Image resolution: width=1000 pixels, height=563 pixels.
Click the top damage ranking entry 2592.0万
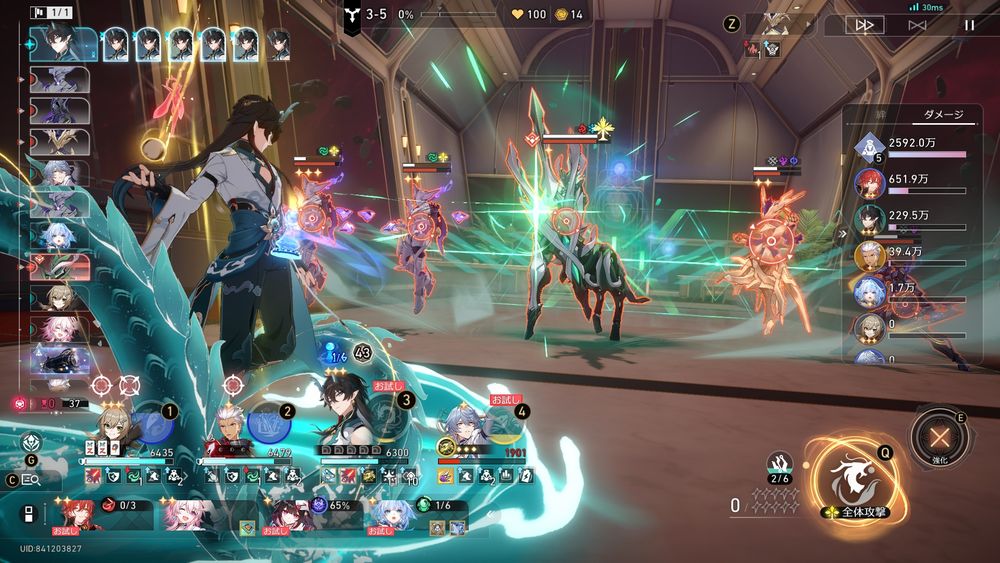[910, 148]
